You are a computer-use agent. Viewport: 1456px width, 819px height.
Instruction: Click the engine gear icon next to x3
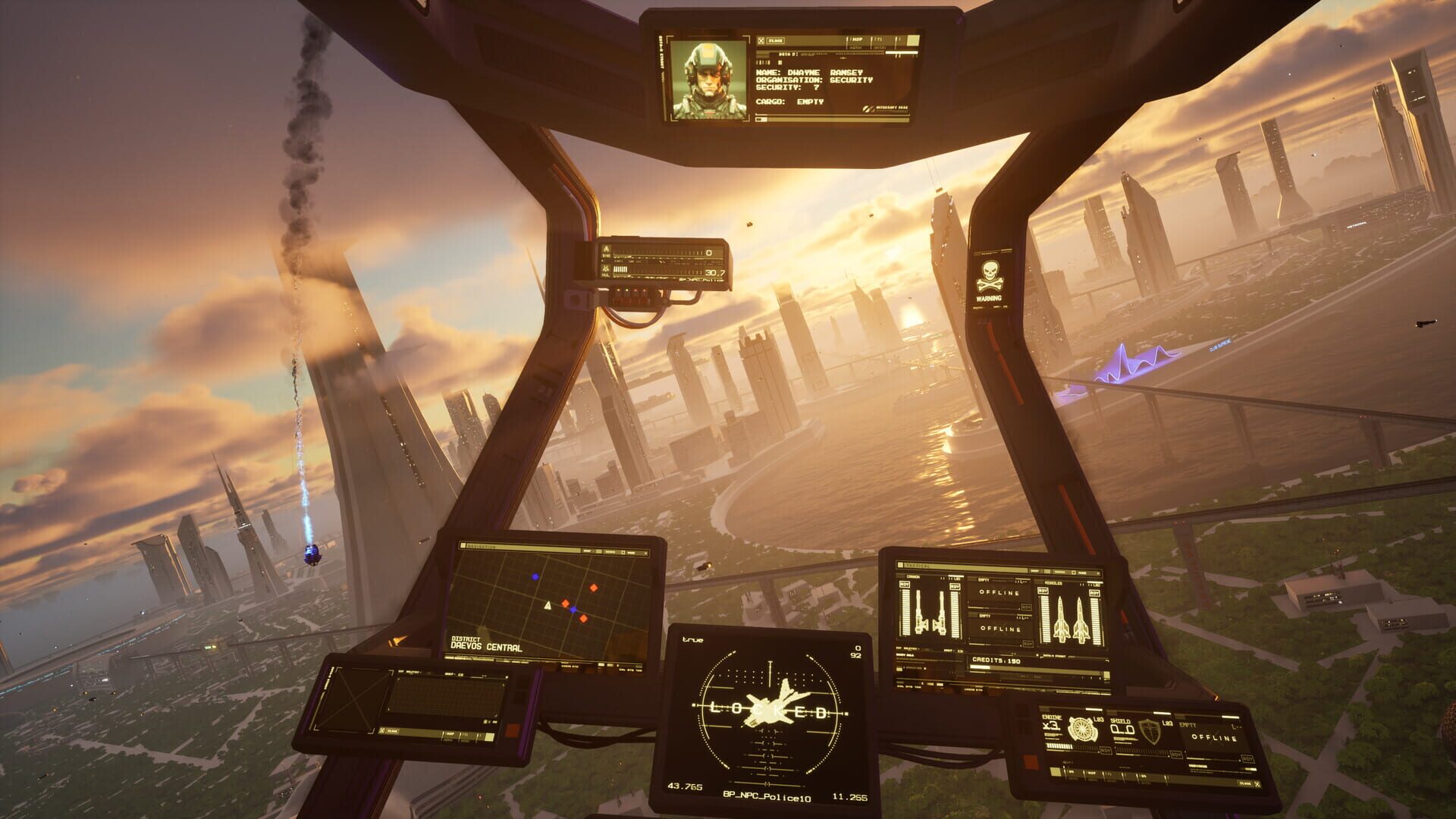point(1082,729)
